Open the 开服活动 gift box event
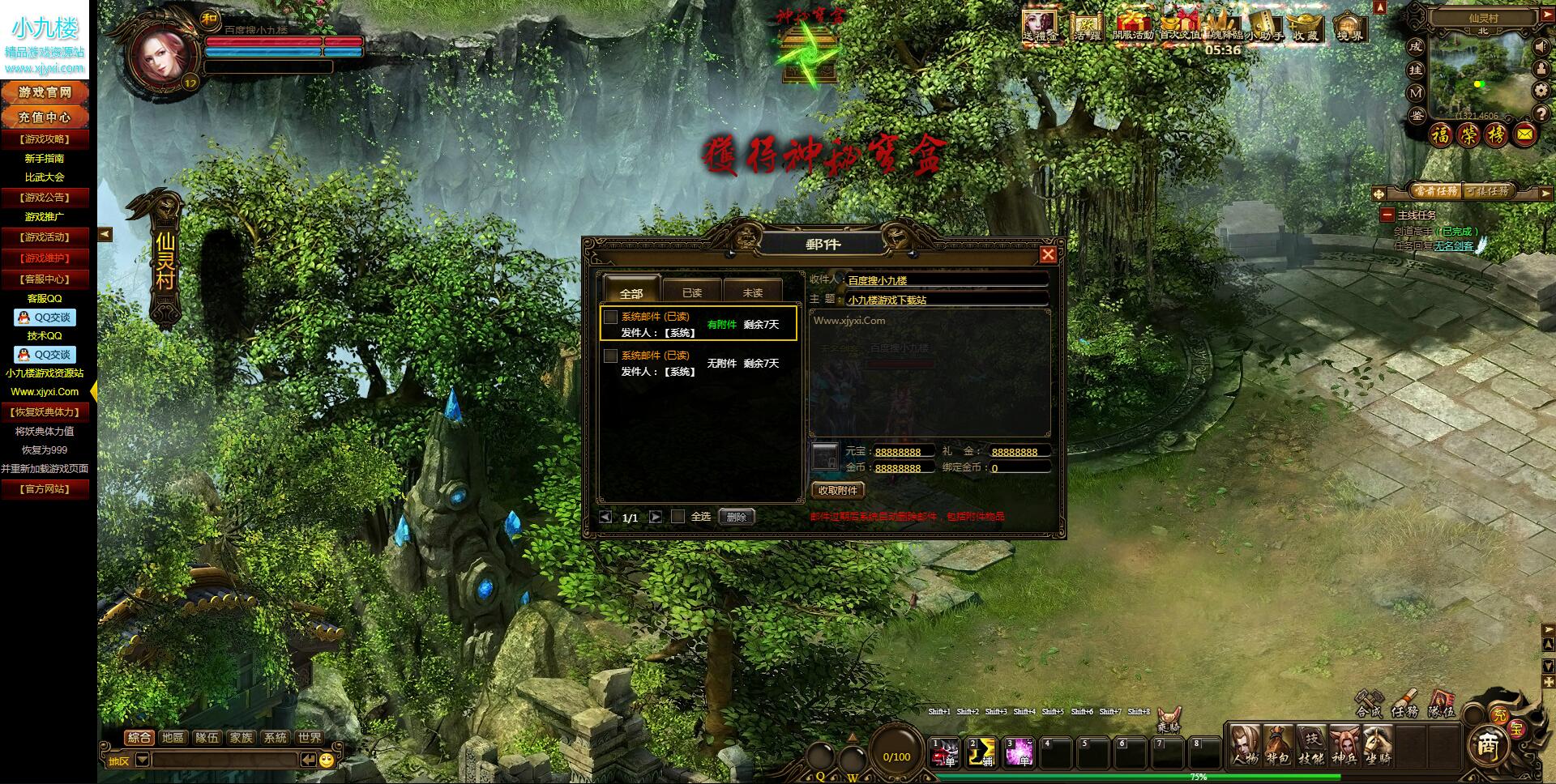The image size is (1556, 784). click(x=1132, y=26)
